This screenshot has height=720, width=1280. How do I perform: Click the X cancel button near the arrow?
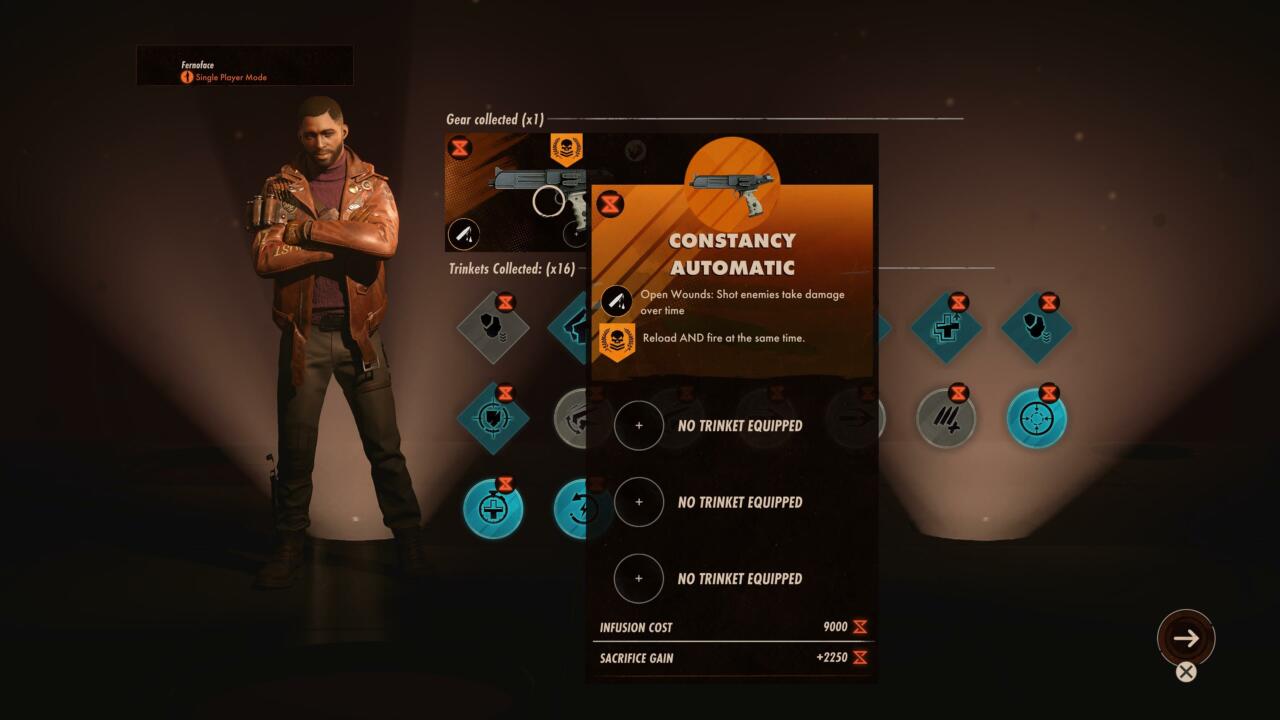point(1186,671)
